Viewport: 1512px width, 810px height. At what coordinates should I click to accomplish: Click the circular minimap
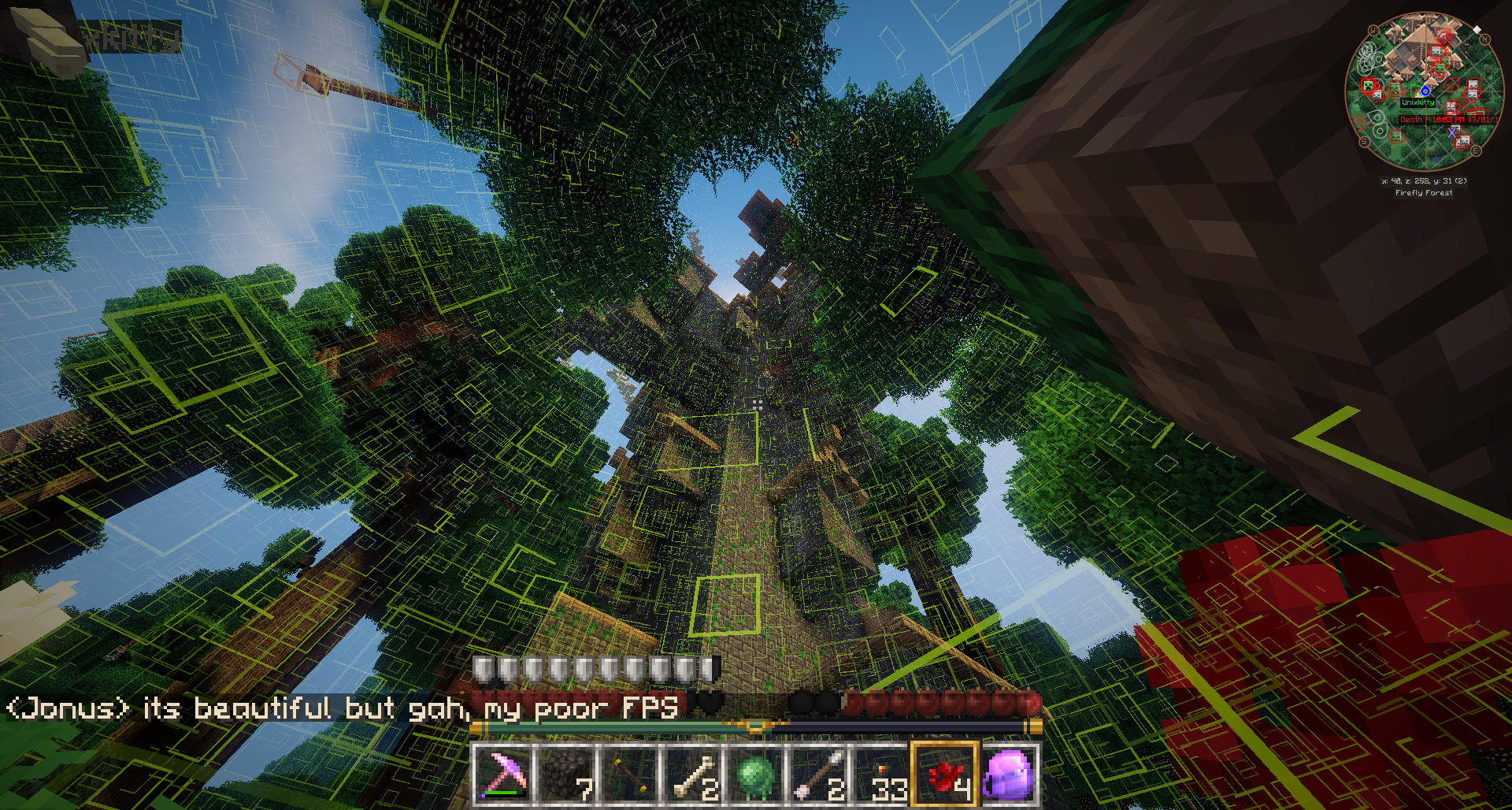pyautogui.click(x=1424, y=91)
